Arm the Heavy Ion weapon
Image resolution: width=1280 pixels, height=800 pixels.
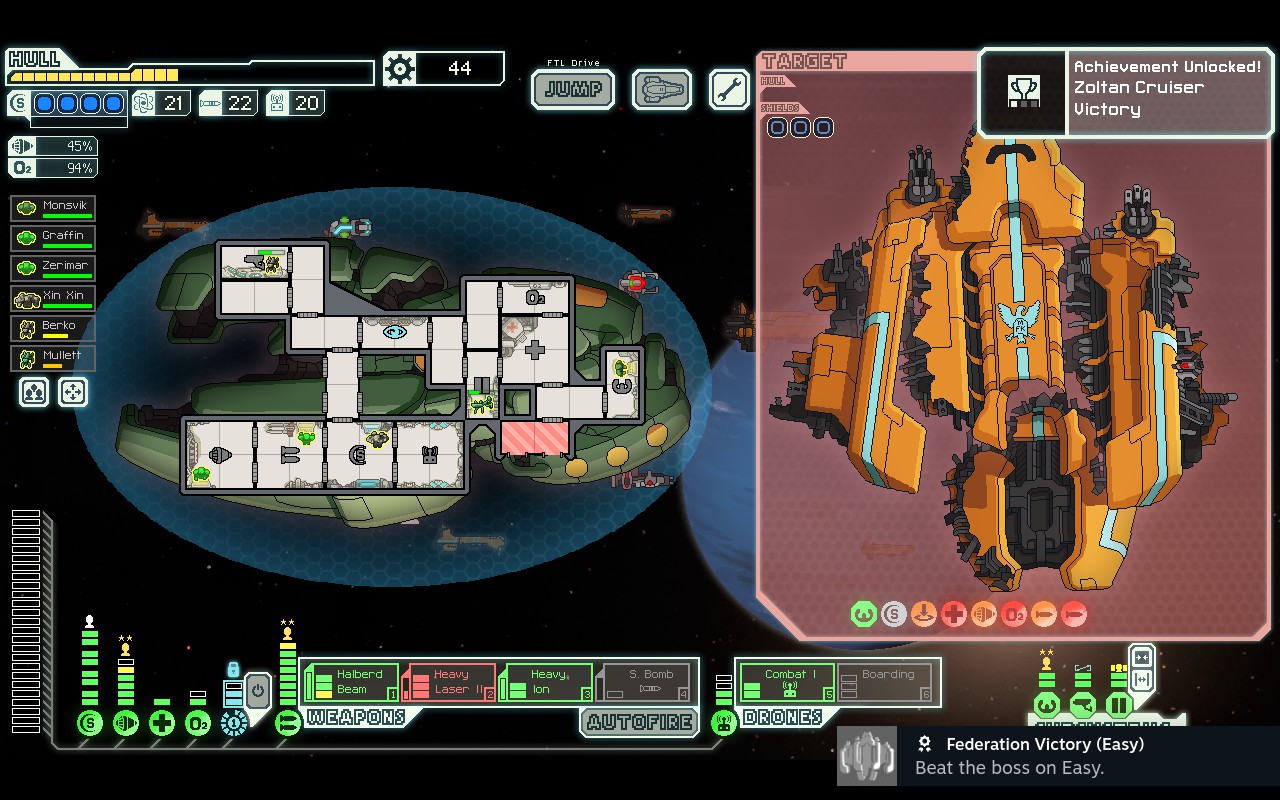pos(547,682)
